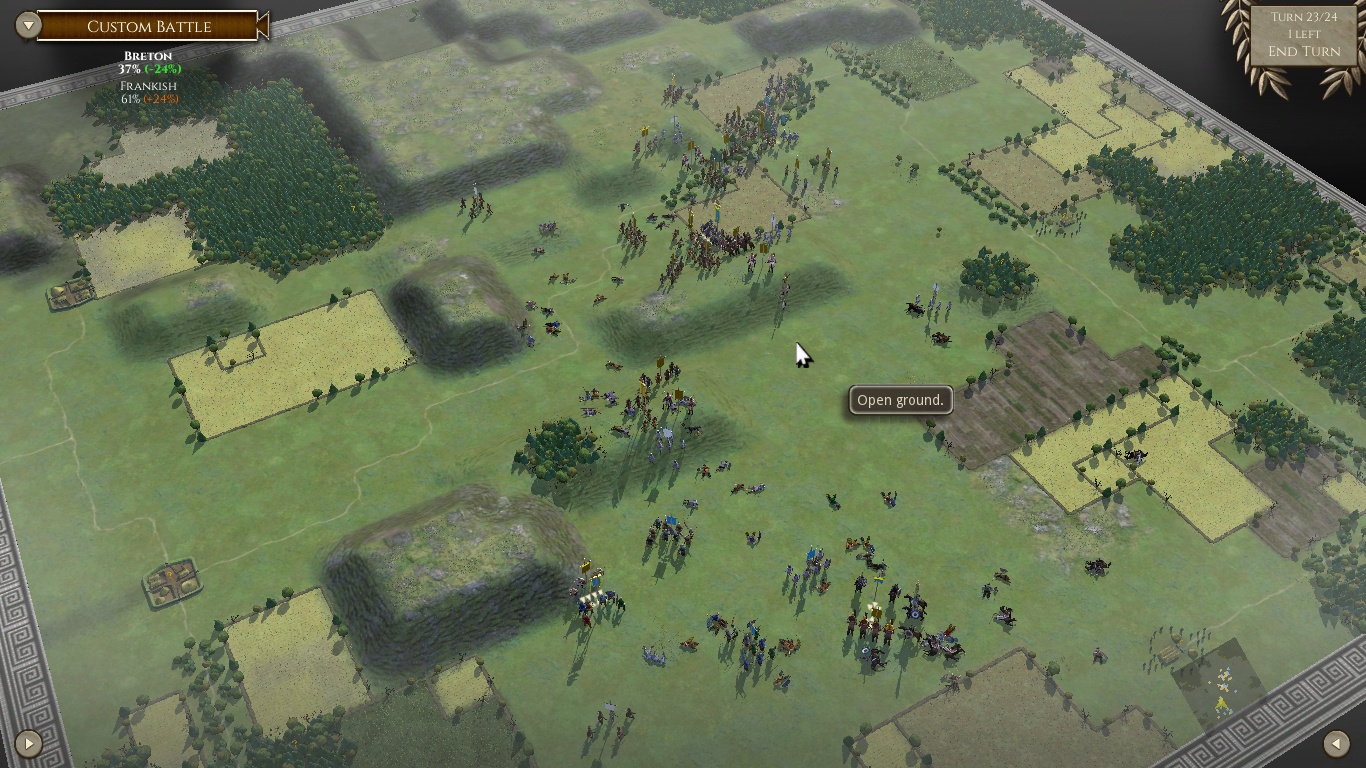End the current turn
The image size is (1366, 768).
(x=1303, y=51)
